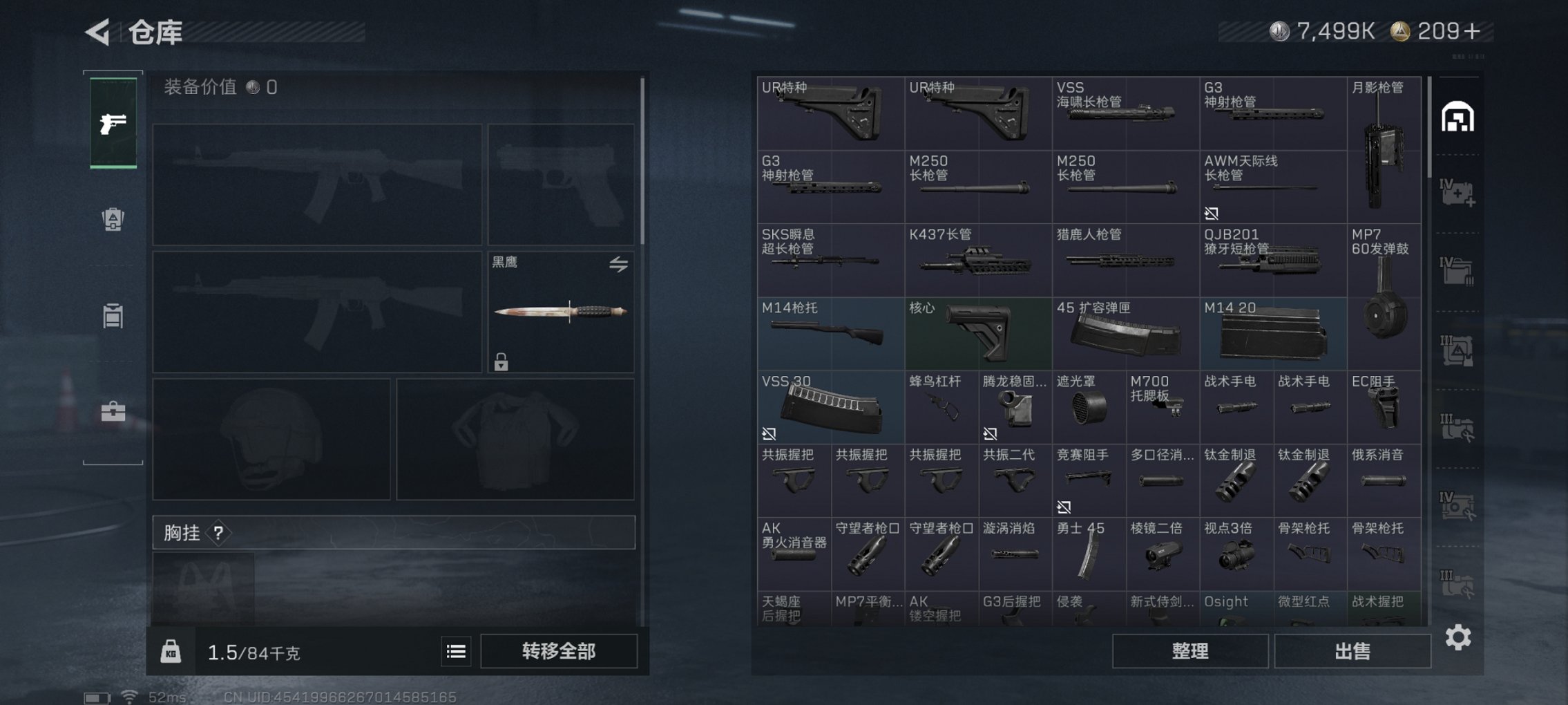Open the 胸挂 question mark help
The width and height of the screenshot is (1568, 705).
coord(219,534)
